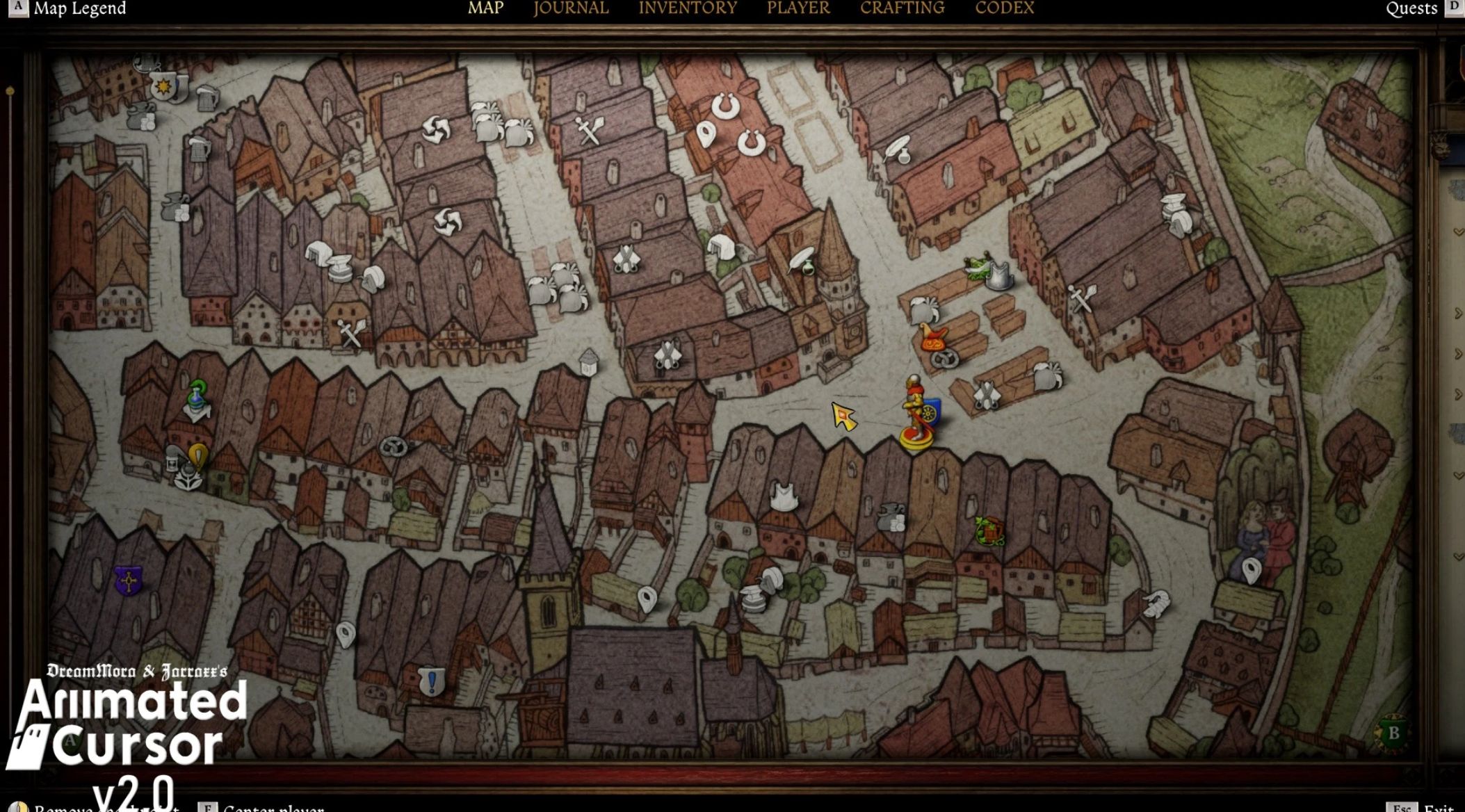The width and height of the screenshot is (1465, 812).
Task: Select the green alchemist flask marker
Action: 197,400
